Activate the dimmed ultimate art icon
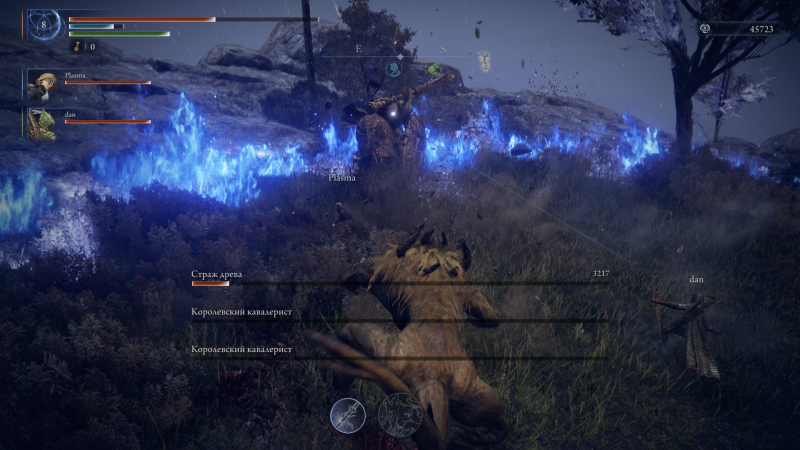800x450 pixels. click(x=403, y=413)
